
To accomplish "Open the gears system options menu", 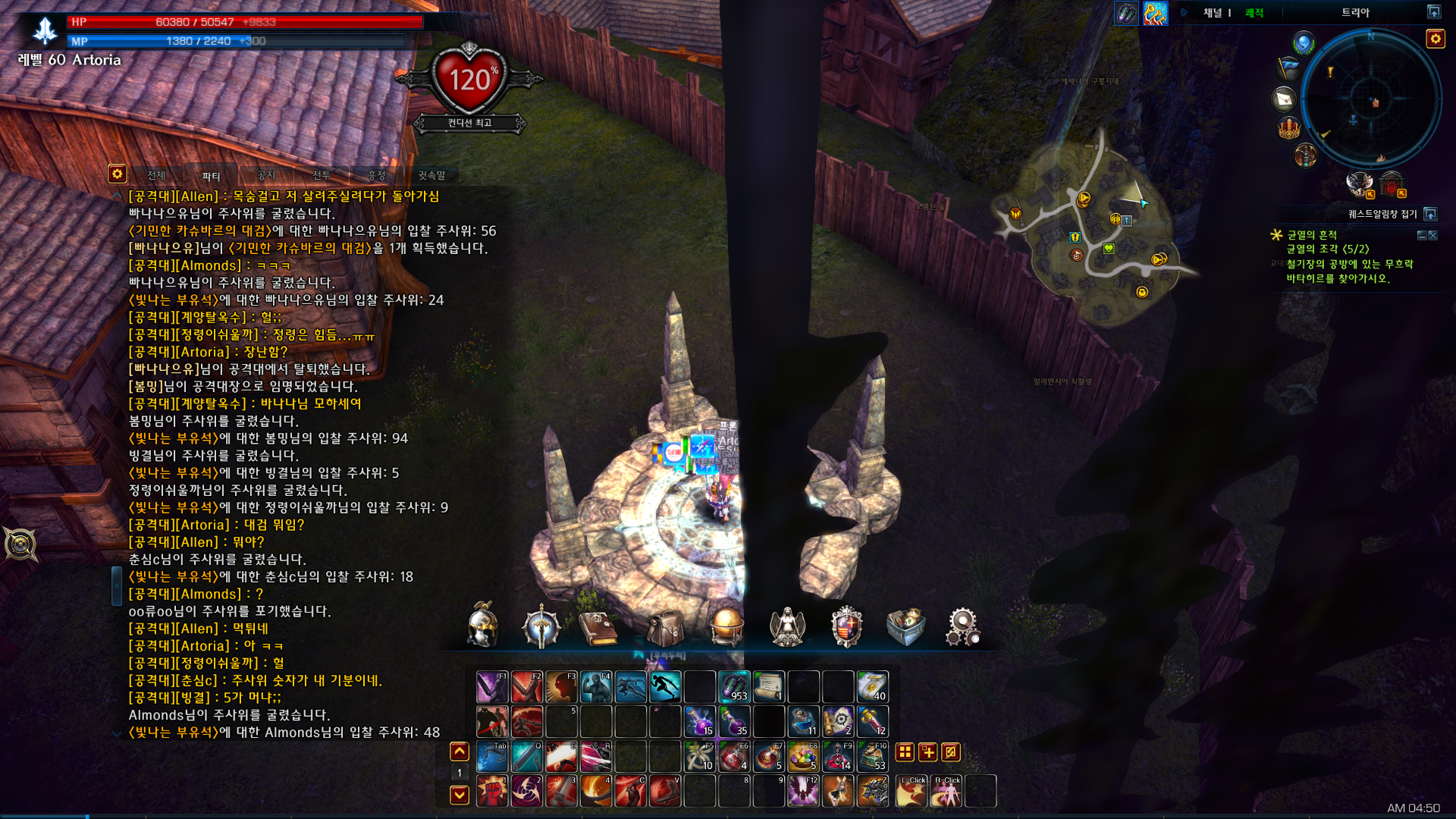I will (963, 626).
